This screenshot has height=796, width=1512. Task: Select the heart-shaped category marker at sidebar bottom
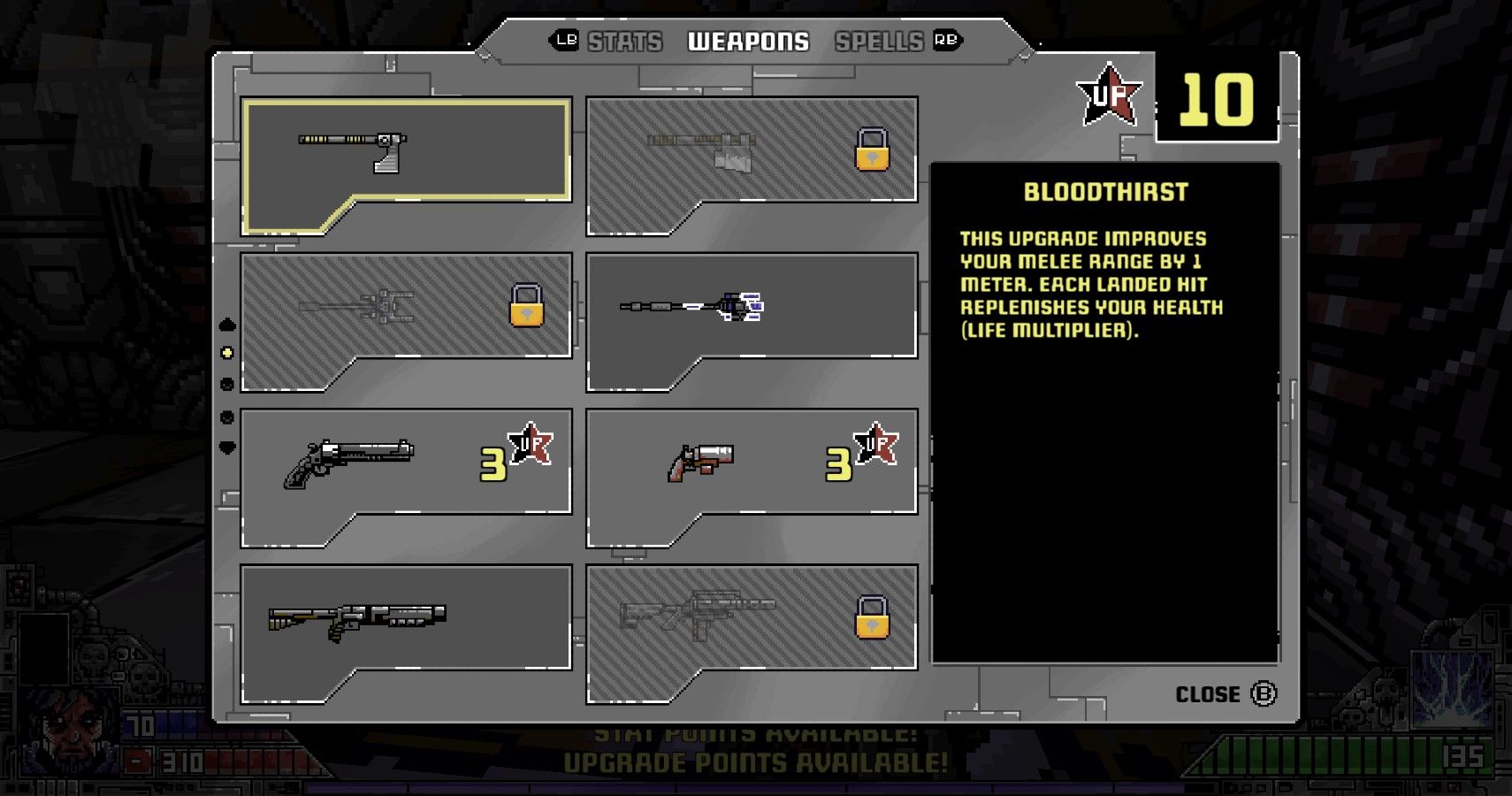pos(226,449)
